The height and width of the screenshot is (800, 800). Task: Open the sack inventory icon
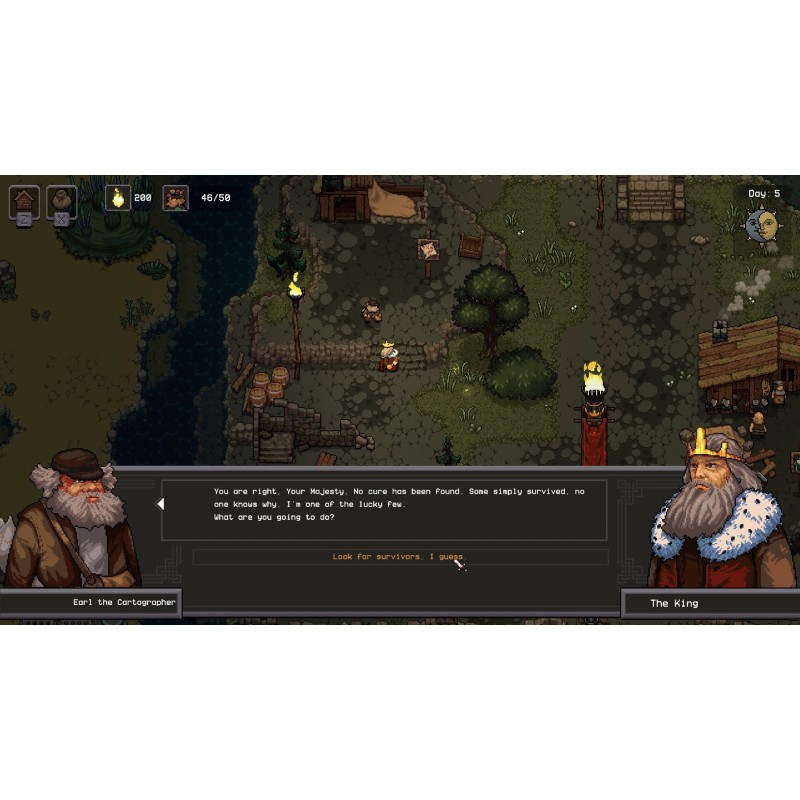pyautogui.click(x=62, y=200)
